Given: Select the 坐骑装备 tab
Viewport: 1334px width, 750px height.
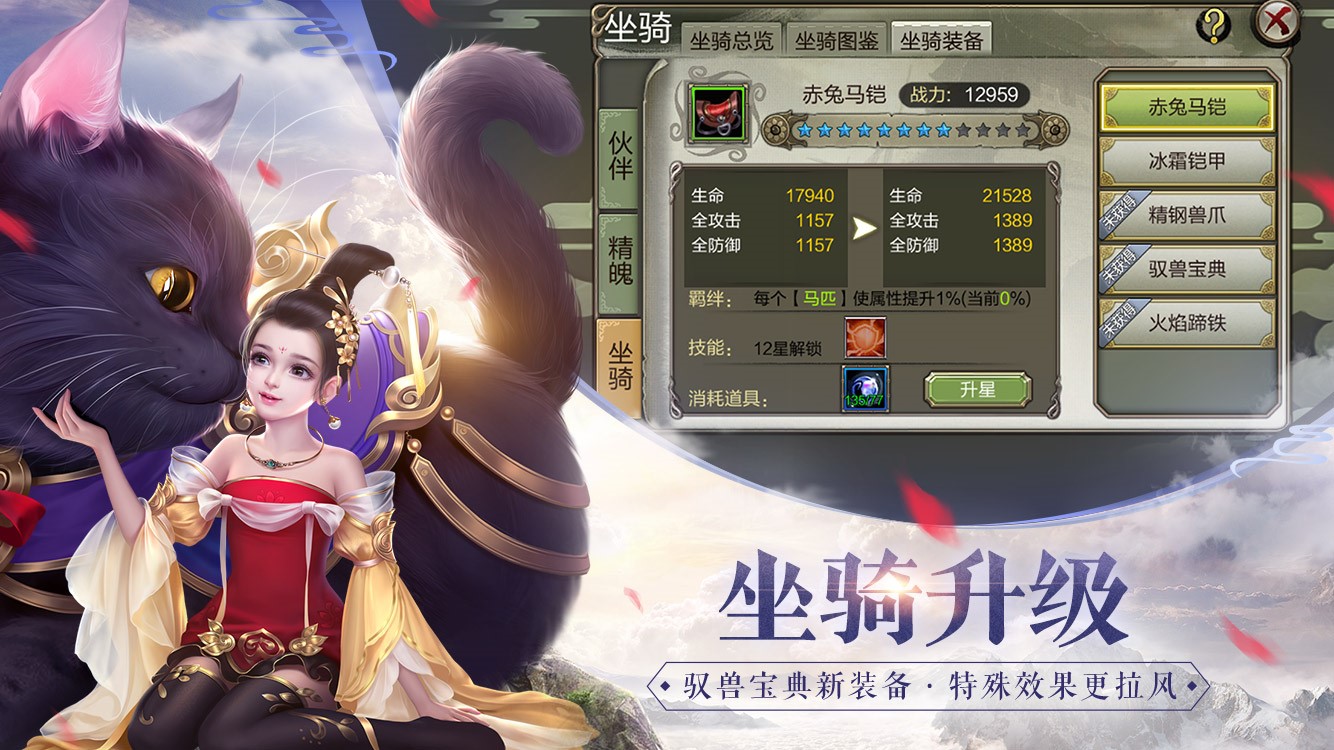Looking at the screenshot, I should 941,41.
